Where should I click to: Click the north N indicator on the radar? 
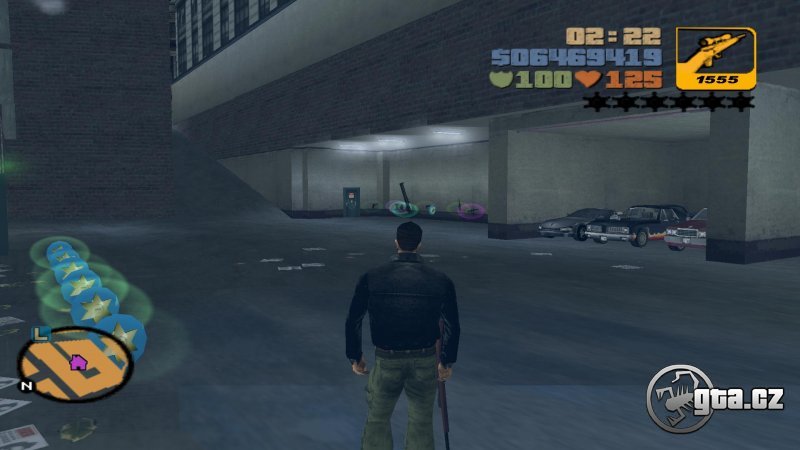click(x=26, y=385)
